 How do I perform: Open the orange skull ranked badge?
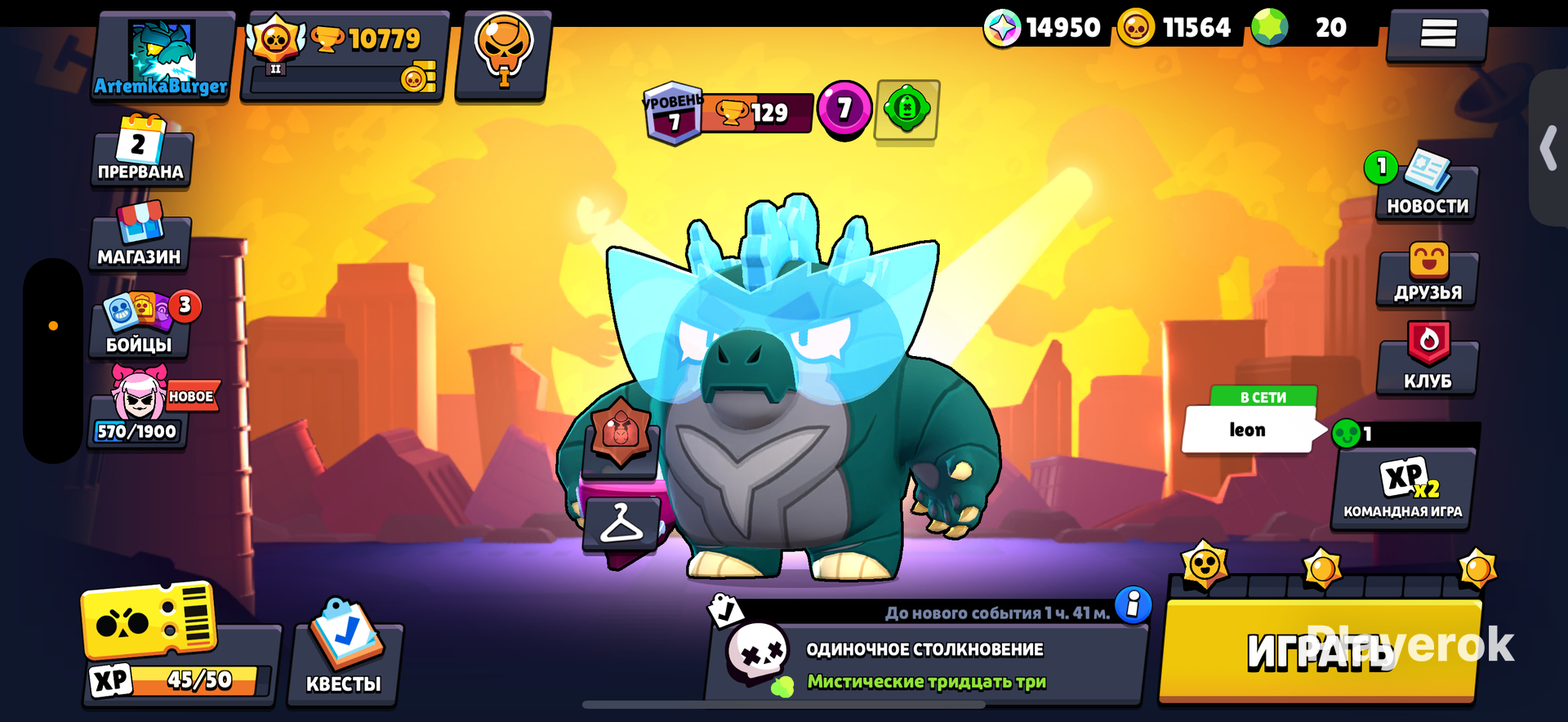click(503, 54)
